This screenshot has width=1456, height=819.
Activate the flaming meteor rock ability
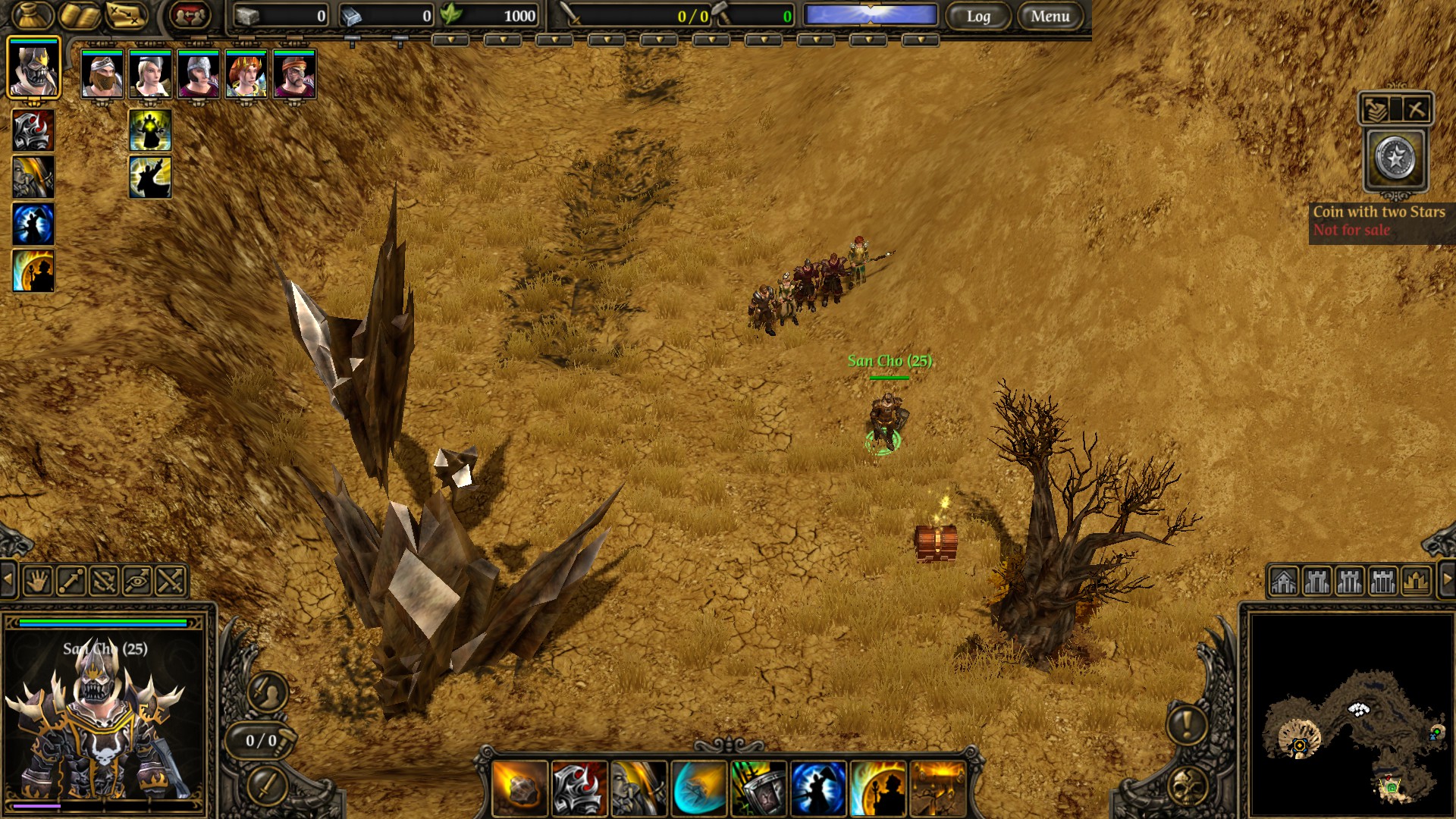tap(520, 789)
